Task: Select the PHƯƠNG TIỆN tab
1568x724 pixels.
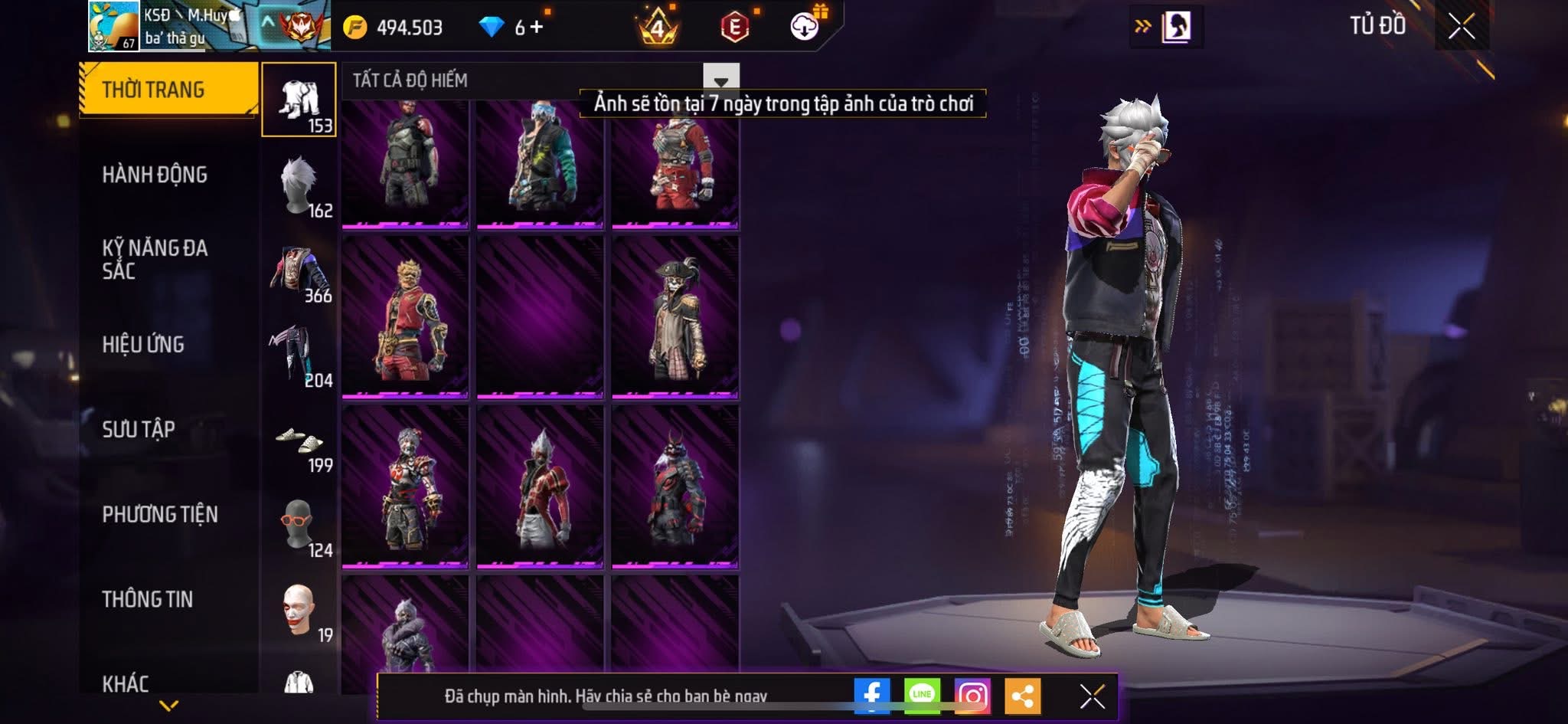Action: [160, 514]
